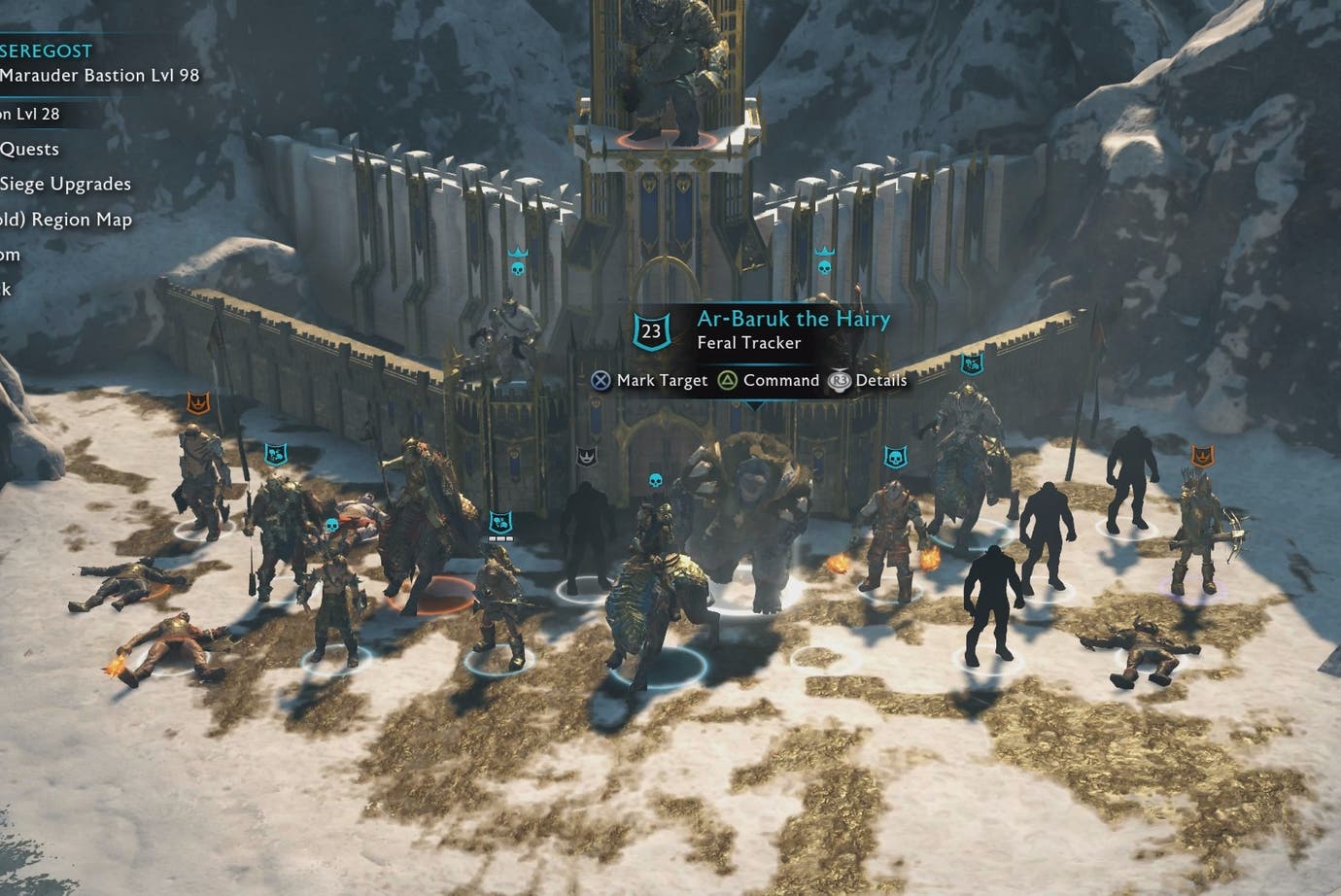Open the Siege Upgrades option

click(67, 184)
